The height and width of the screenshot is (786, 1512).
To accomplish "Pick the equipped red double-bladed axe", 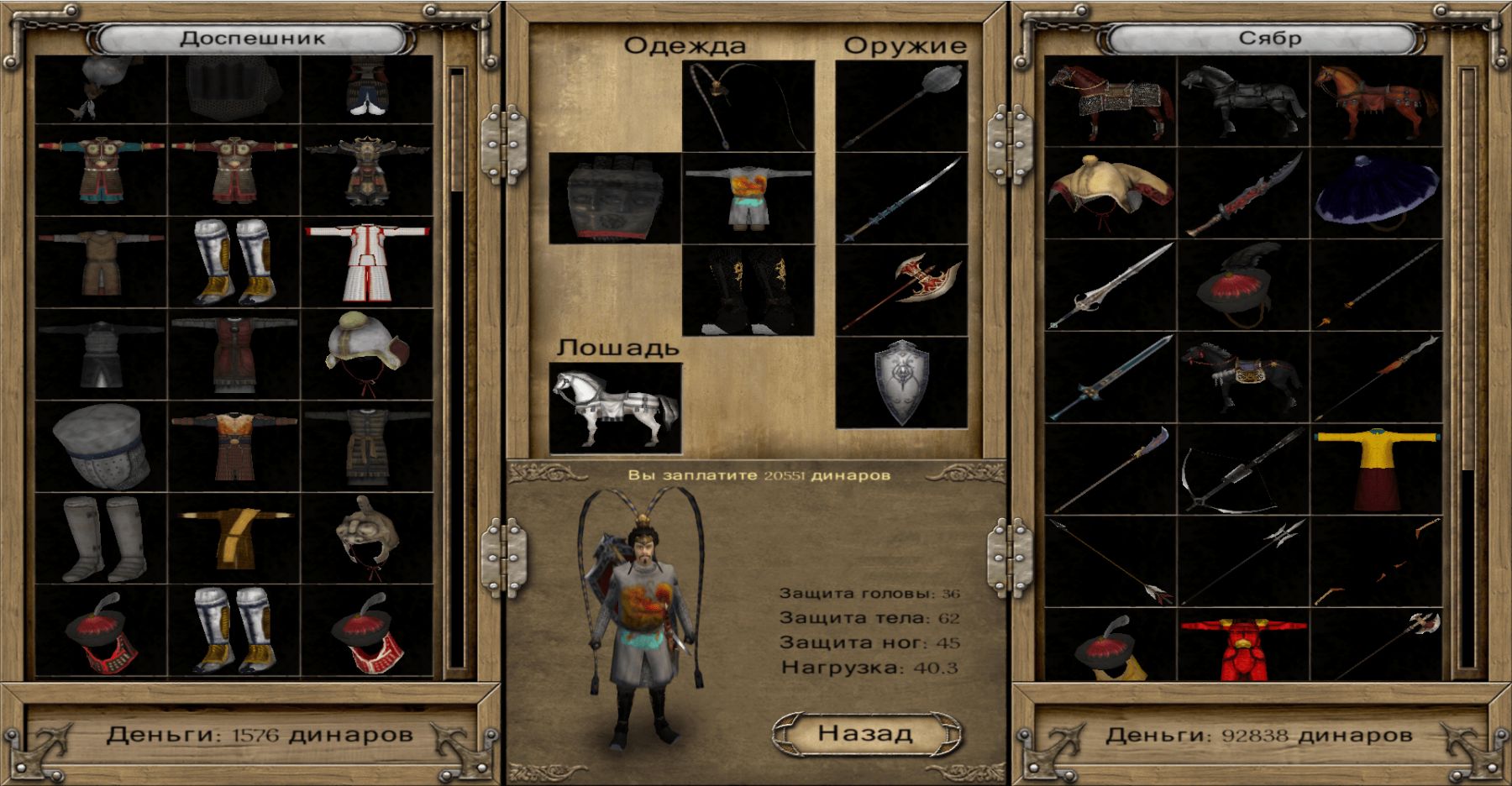I will [901, 291].
